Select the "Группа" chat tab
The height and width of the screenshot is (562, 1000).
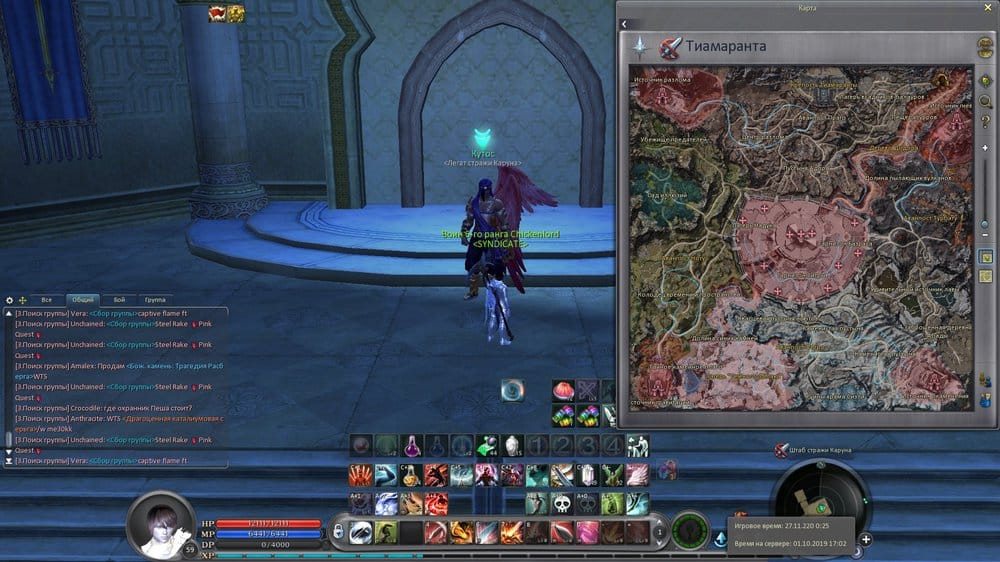coord(155,299)
